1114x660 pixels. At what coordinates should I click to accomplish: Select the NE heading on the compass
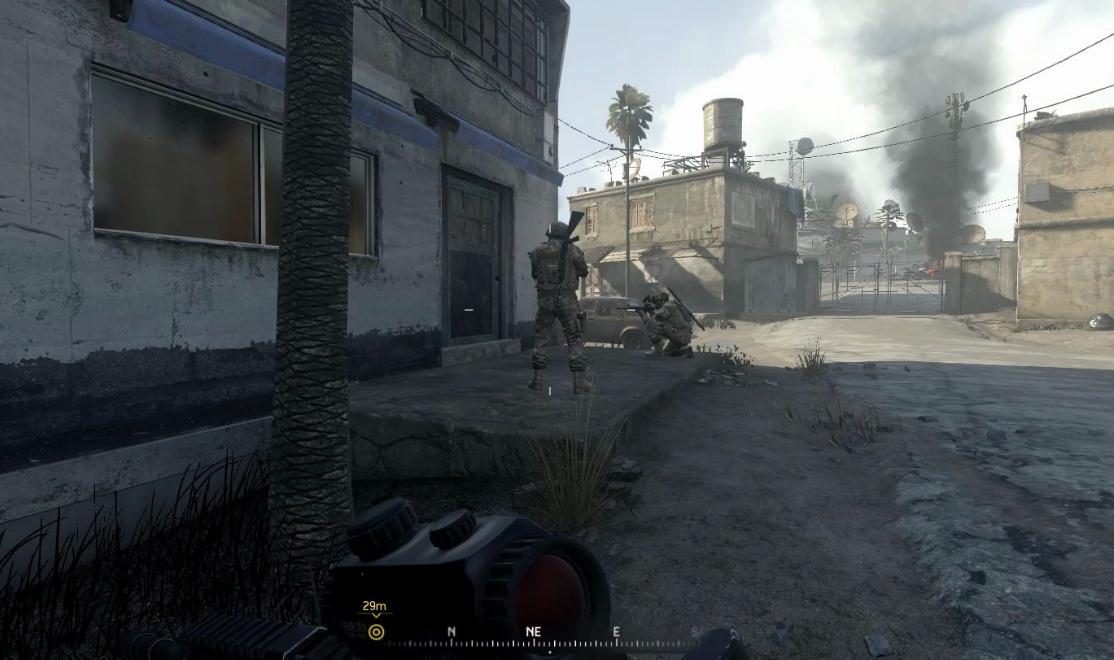(533, 632)
